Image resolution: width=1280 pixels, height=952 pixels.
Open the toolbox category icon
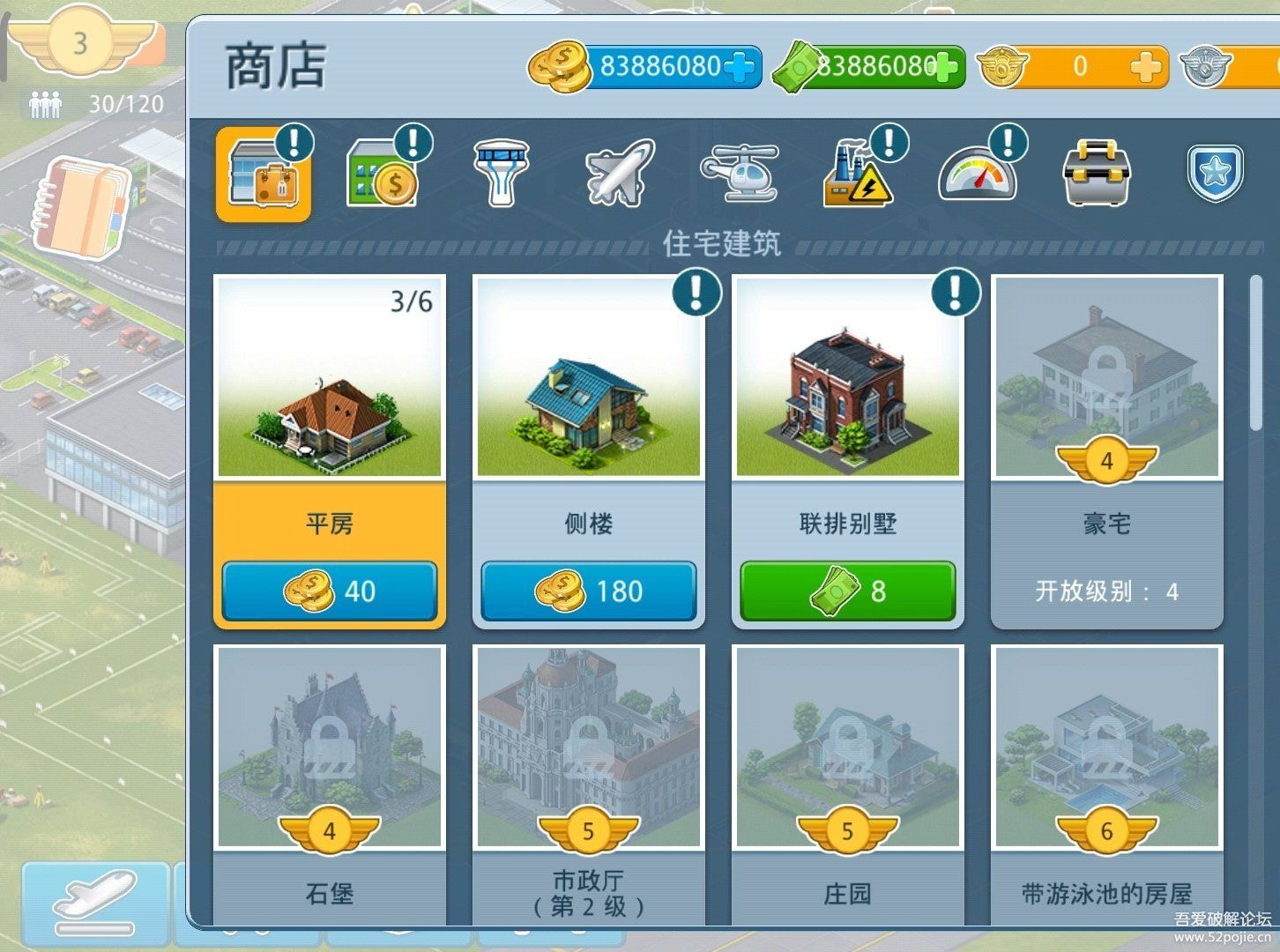[1096, 175]
